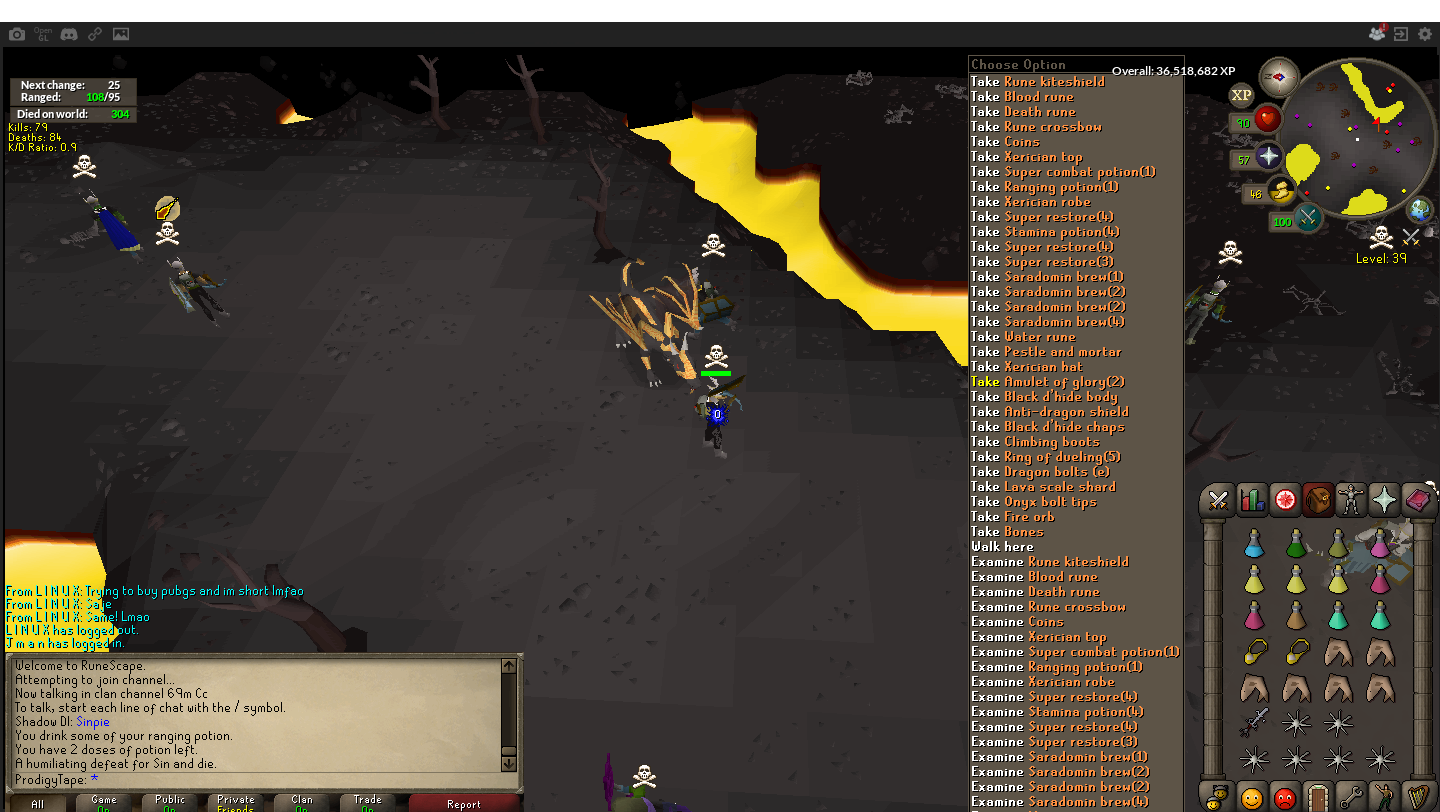Open the Magic spellbook tab
This screenshot has height=812, width=1440.
coord(1417,499)
